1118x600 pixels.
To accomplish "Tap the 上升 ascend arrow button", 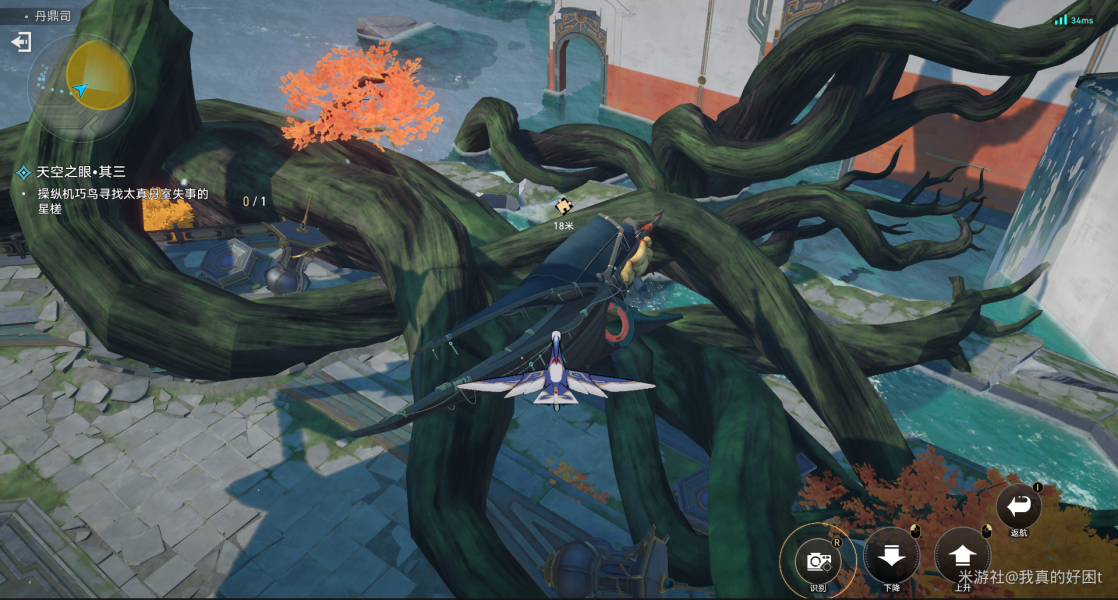I will 962,556.
